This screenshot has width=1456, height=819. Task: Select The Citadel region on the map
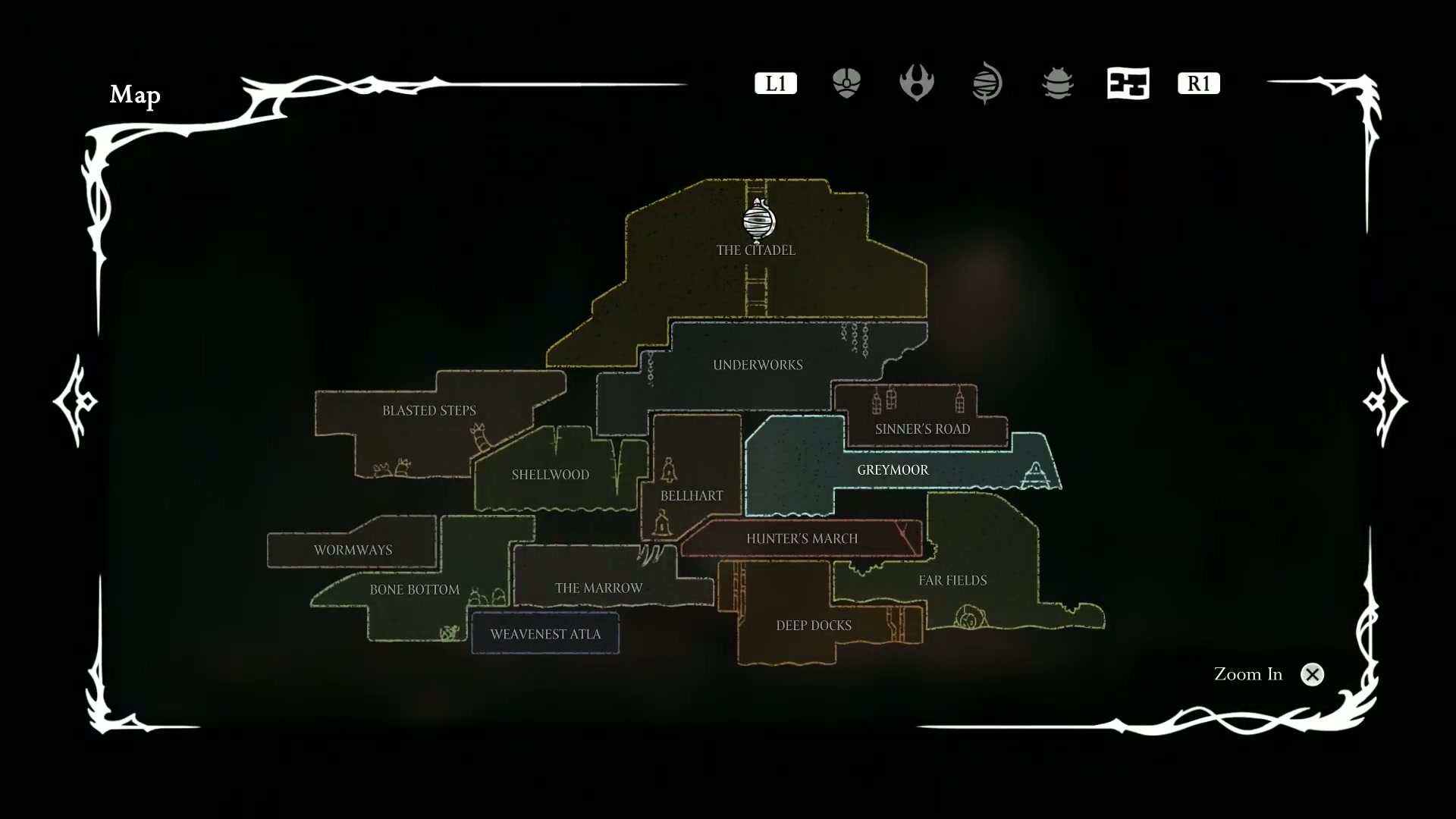(755, 250)
